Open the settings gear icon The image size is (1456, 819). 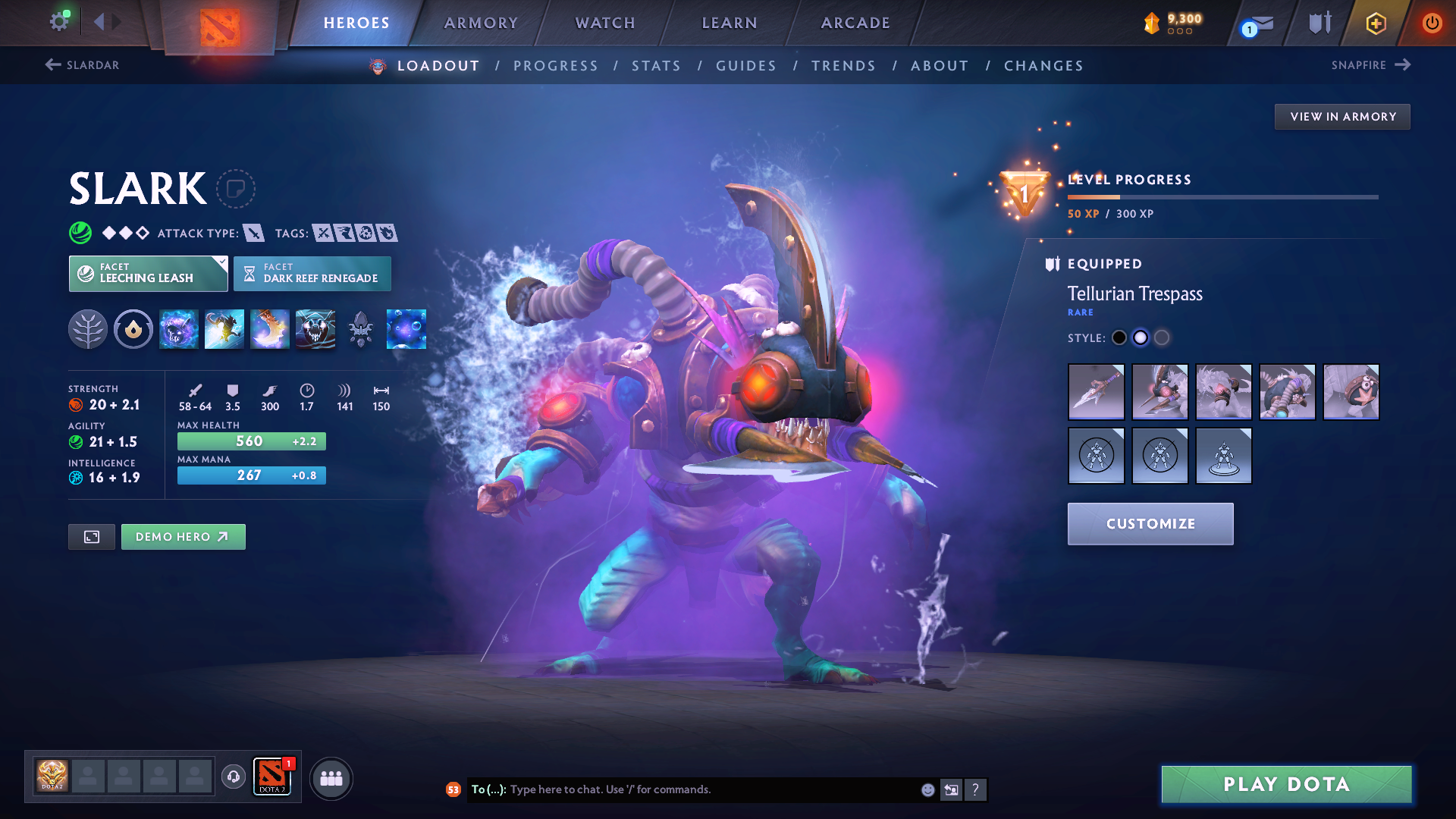[58, 21]
